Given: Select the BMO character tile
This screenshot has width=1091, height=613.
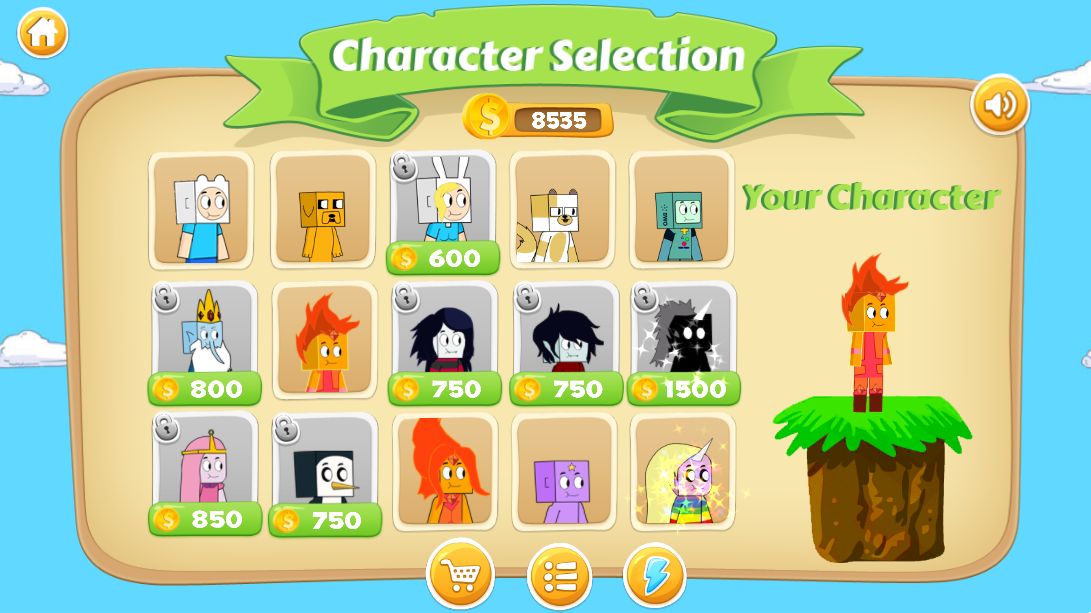Looking at the screenshot, I should coord(681,211).
